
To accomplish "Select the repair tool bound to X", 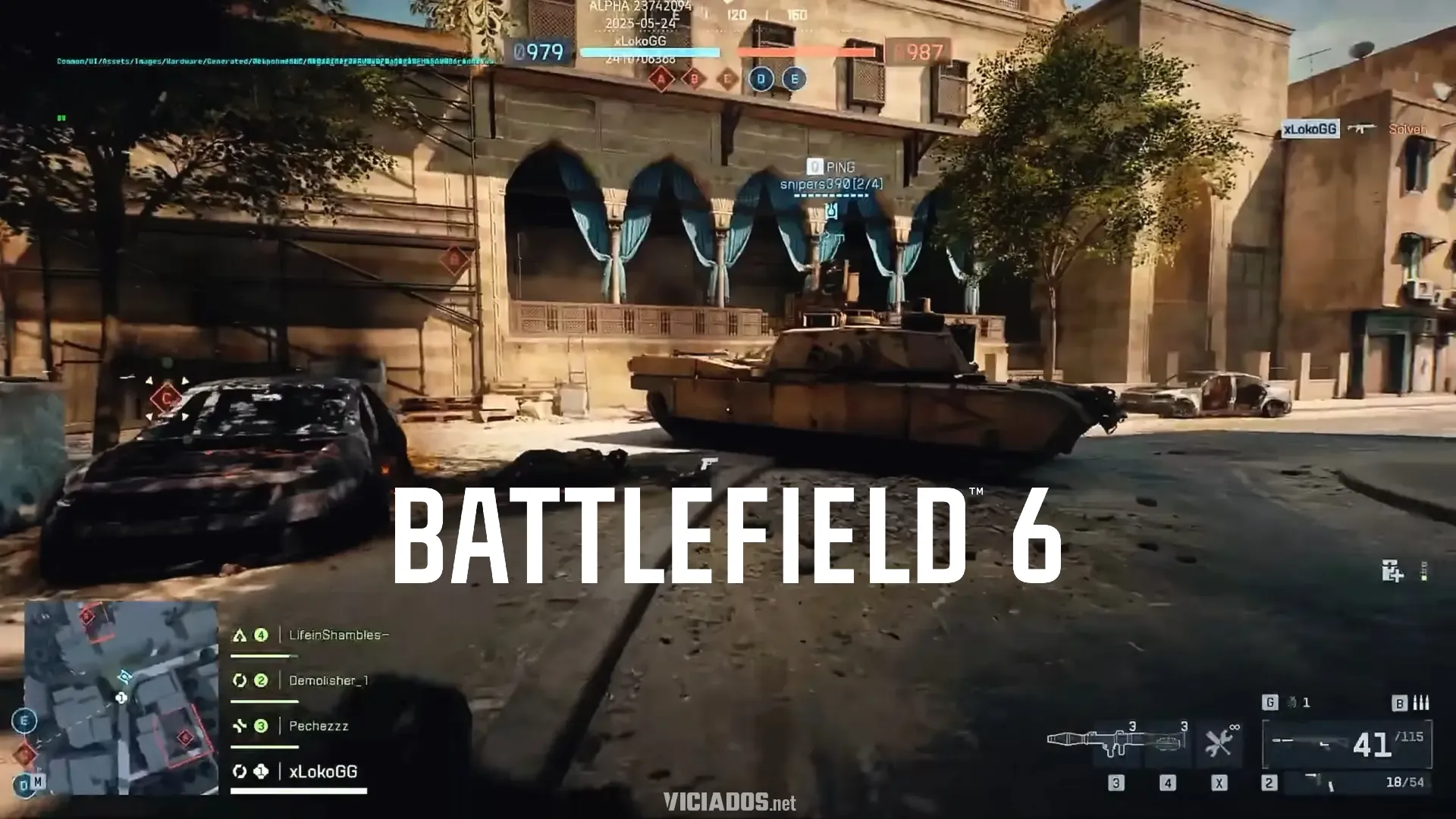I will click(1219, 741).
